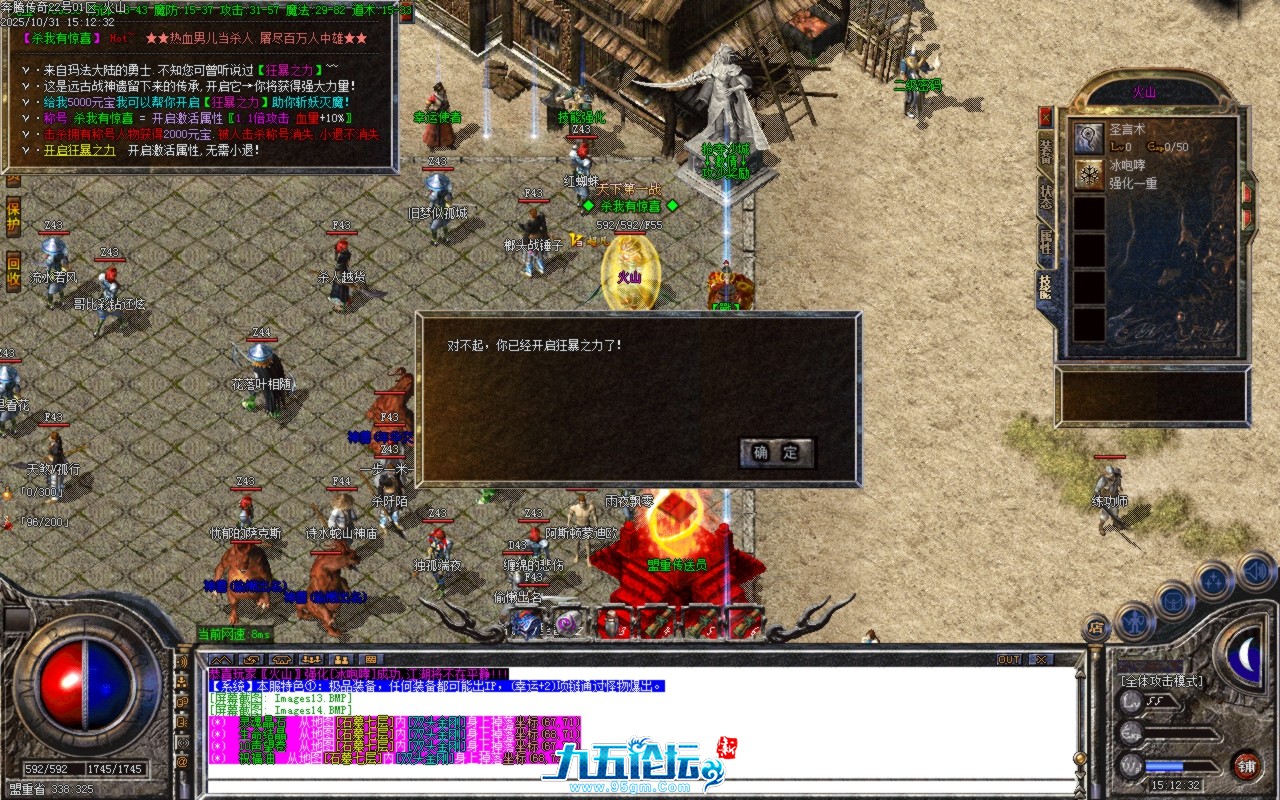The width and height of the screenshot is (1280, 800).
Task: Select the 圣言术 skill icon
Action: (1088, 139)
